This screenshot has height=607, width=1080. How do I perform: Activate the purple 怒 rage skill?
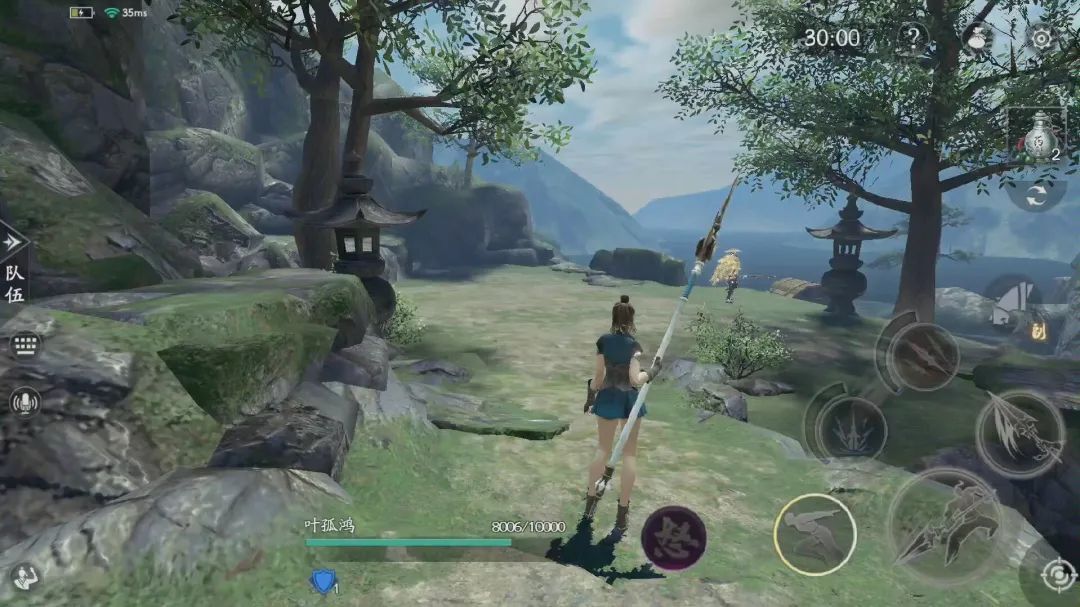point(673,539)
